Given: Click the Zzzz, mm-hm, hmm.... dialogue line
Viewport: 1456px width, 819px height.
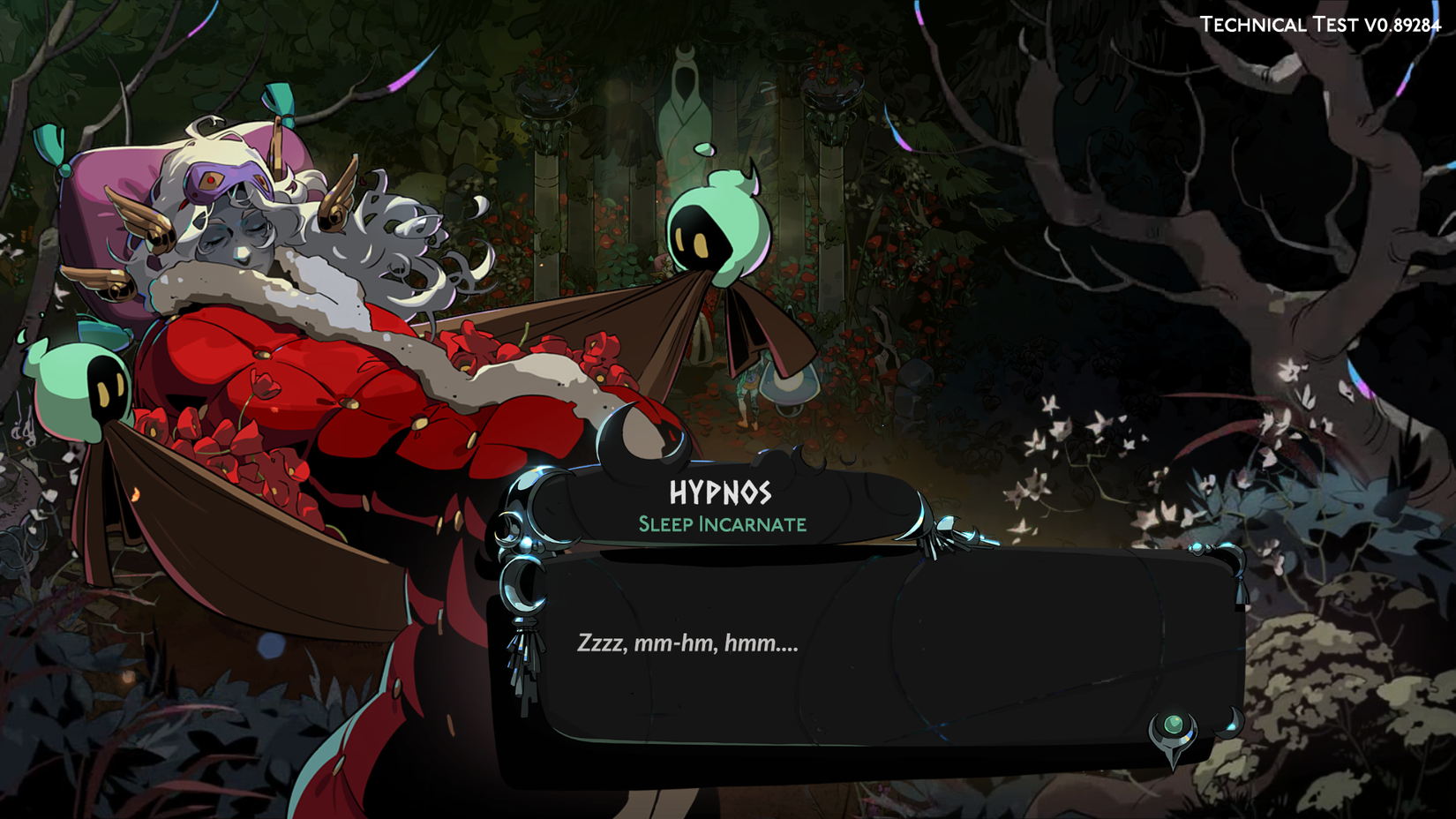Looking at the screenshot, I should (687, 645).
